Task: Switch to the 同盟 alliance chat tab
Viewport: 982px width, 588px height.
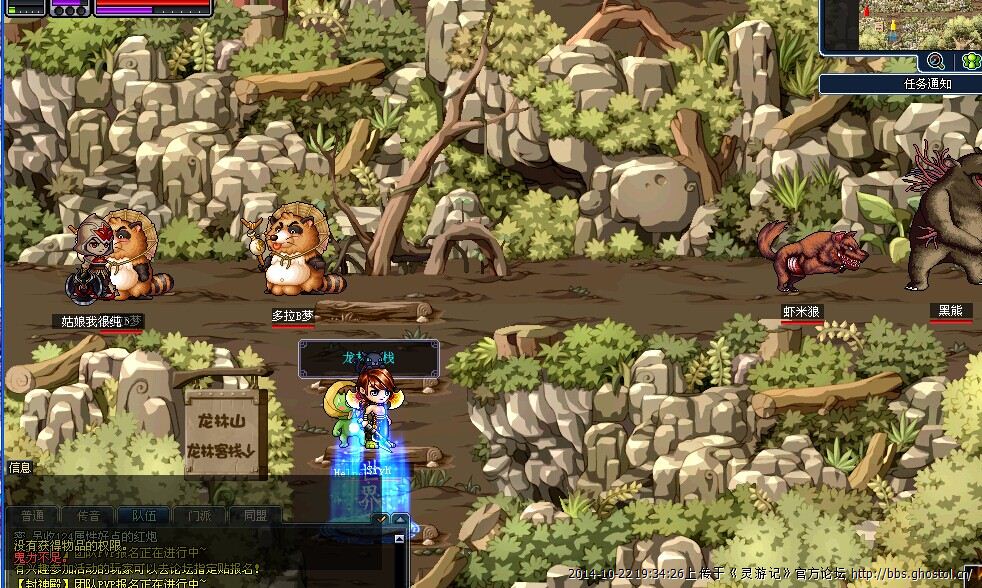Action: coord(255,516)
